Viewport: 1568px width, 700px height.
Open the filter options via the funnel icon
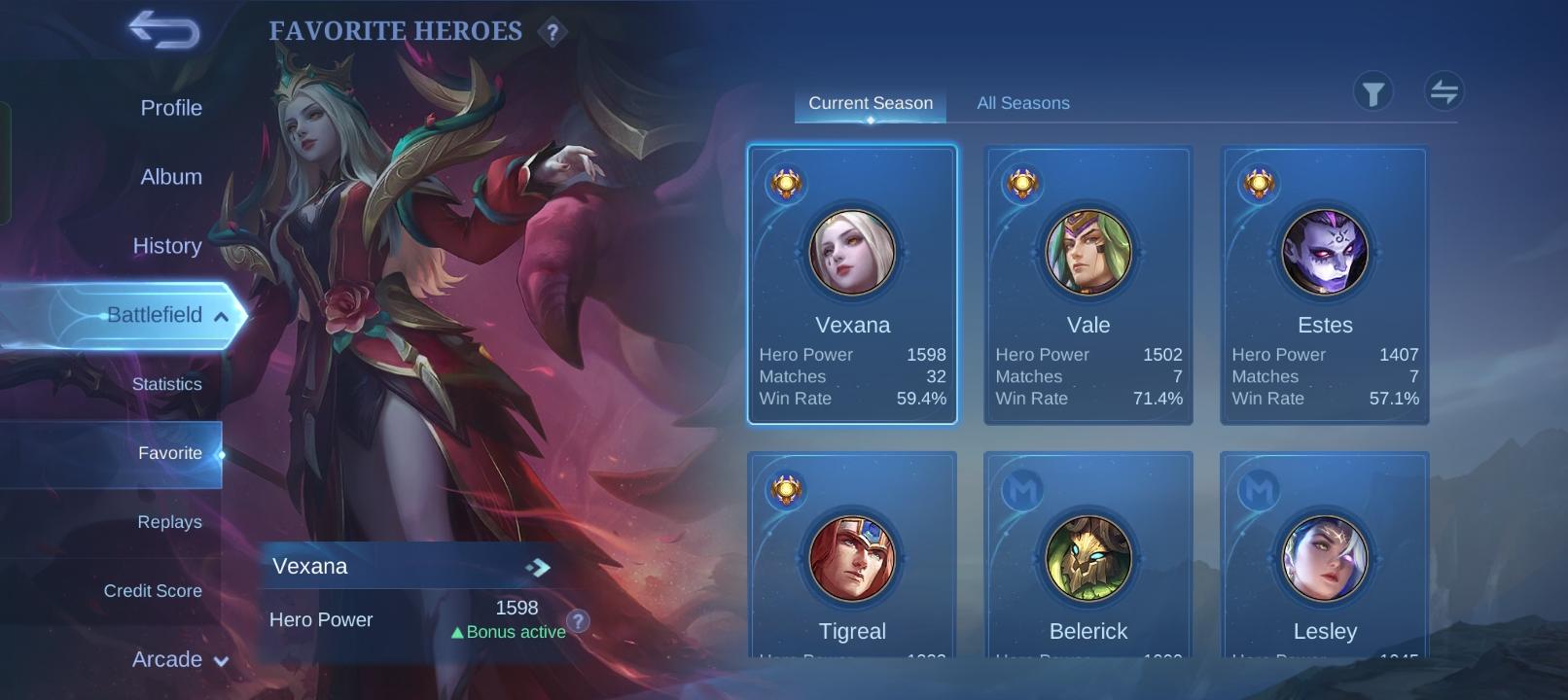tap(1374, 90)
